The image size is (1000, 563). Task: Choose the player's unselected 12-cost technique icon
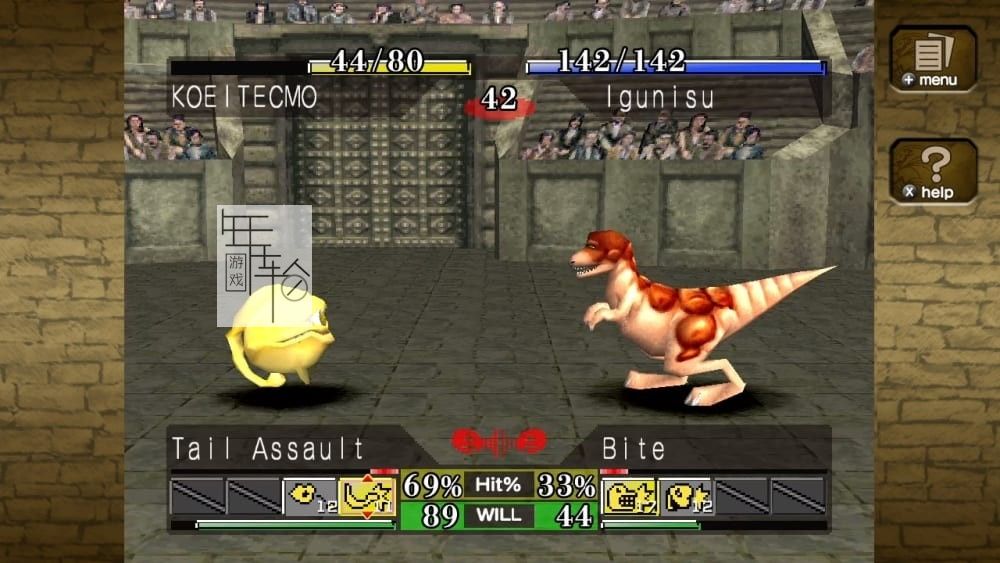click(311, 496)
